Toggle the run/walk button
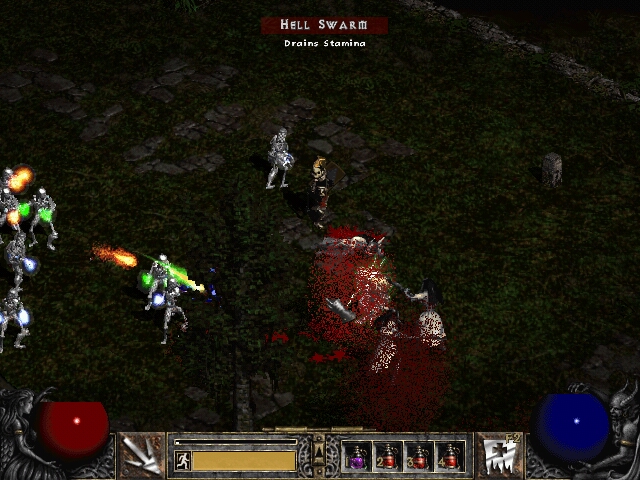This screenshot has width=640, height=480. coord(182,460)
